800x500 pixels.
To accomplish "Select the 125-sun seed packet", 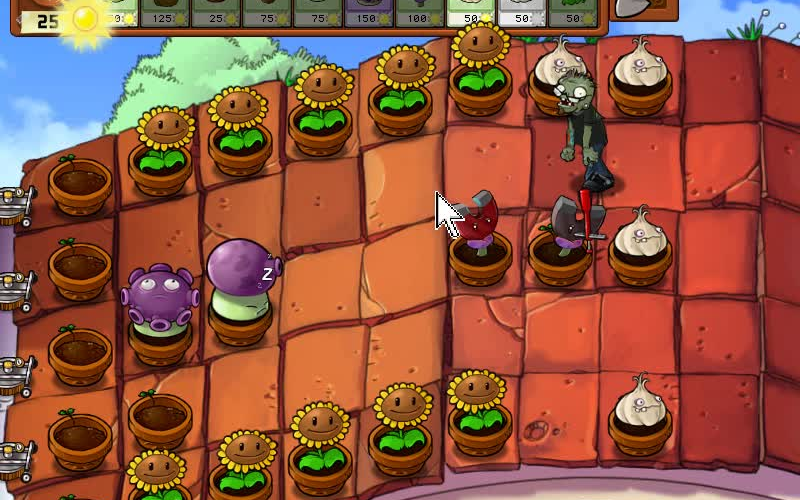I will 162,12.
